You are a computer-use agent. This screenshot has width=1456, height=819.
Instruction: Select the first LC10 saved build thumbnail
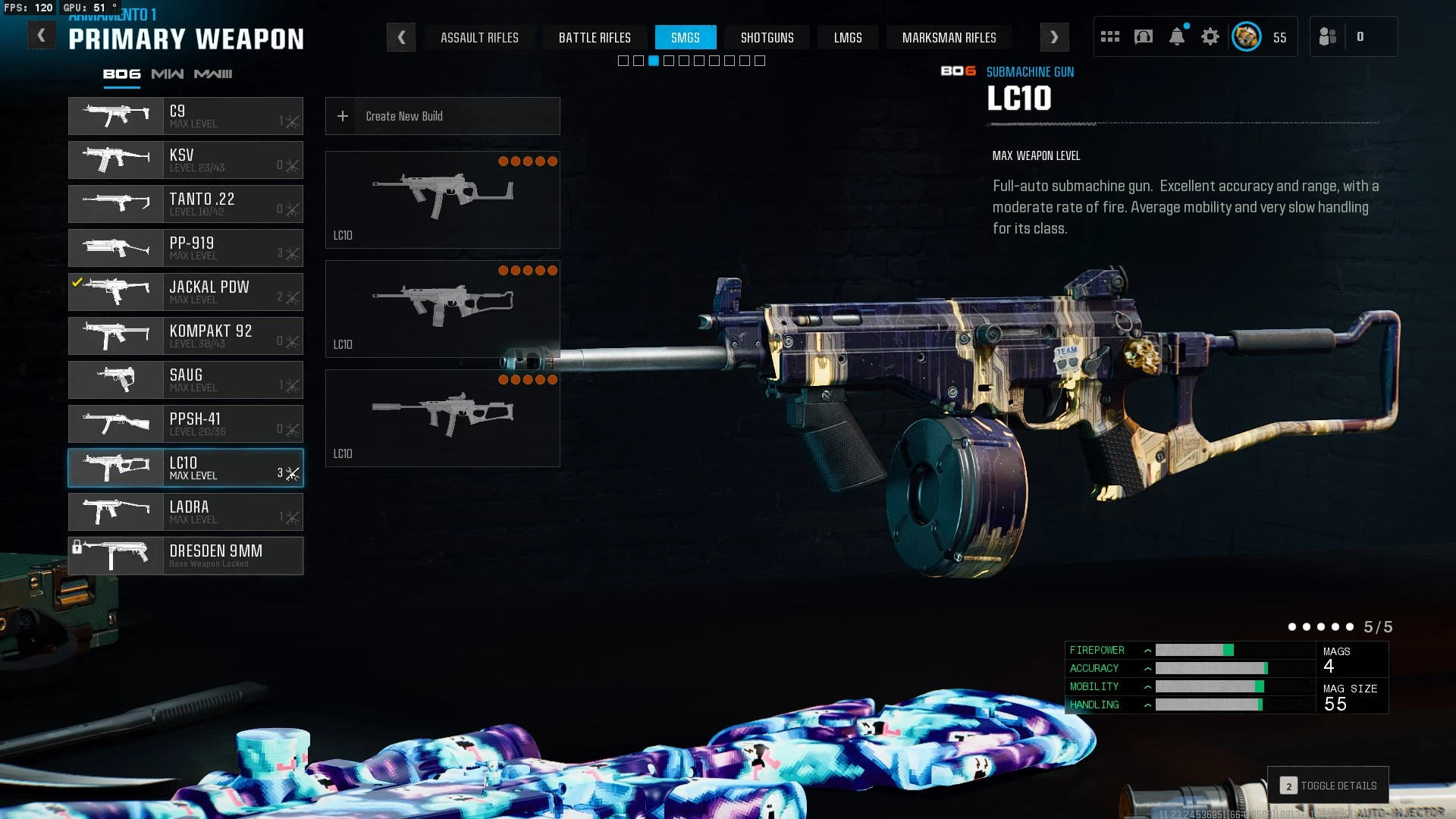pos(442,199)
